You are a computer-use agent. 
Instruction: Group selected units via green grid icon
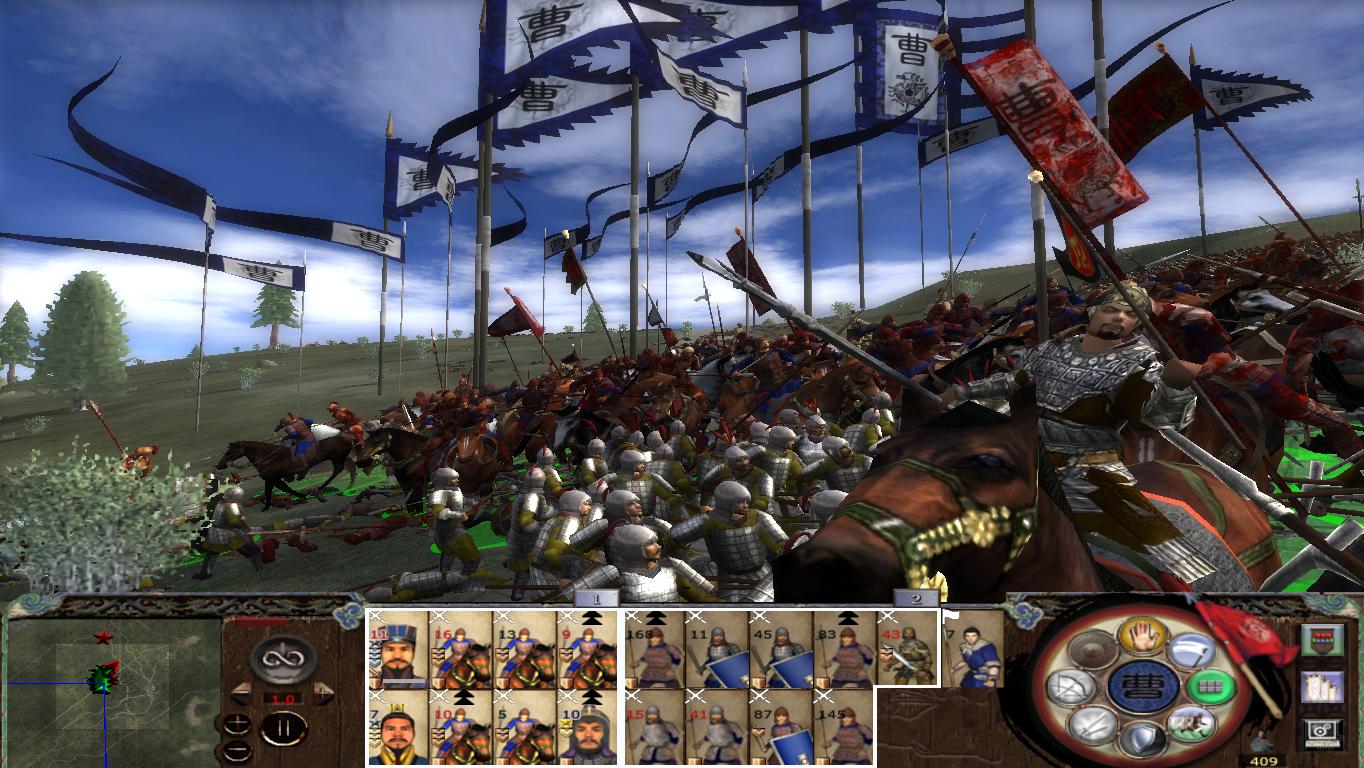[1210, 687]
